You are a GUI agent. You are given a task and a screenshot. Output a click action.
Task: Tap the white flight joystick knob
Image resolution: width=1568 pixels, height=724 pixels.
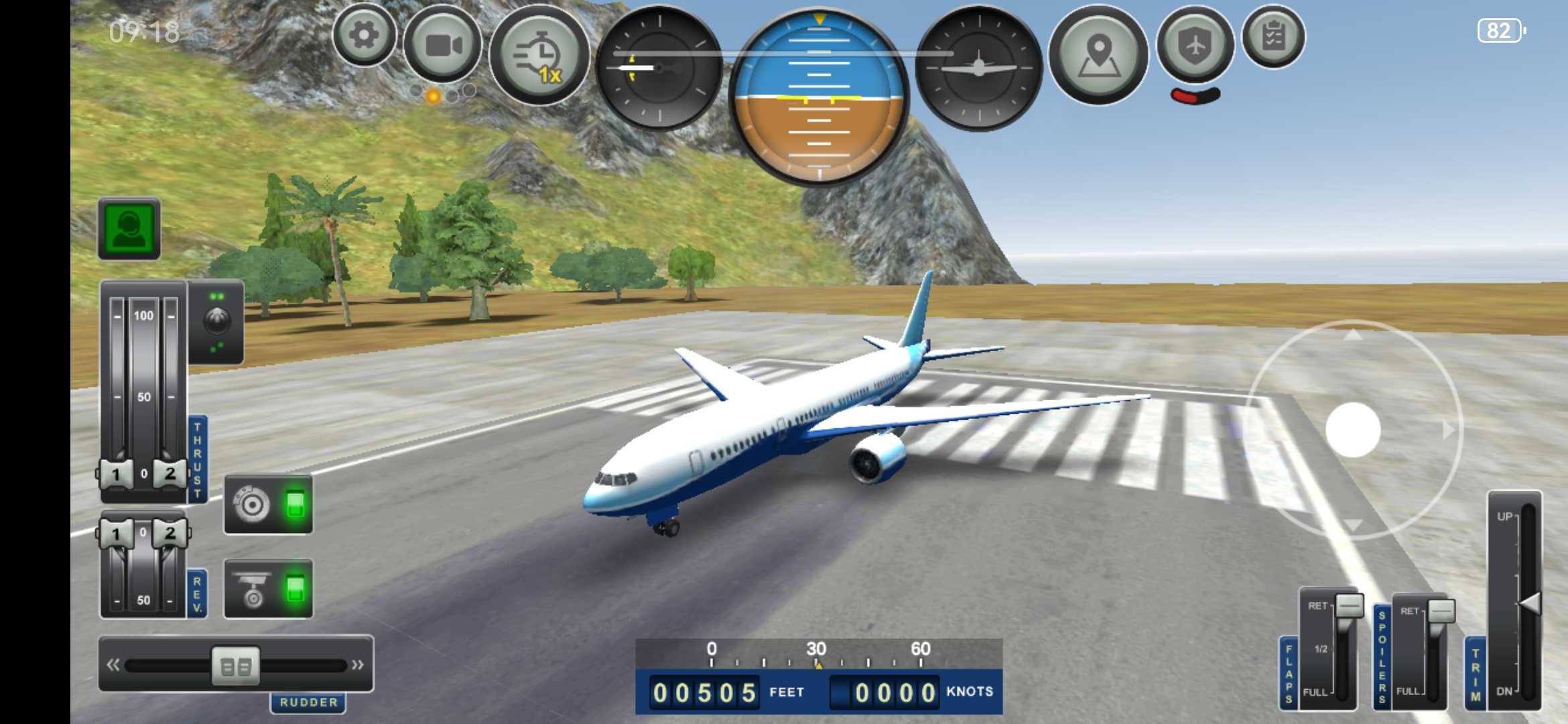[x=1353, y=430]
